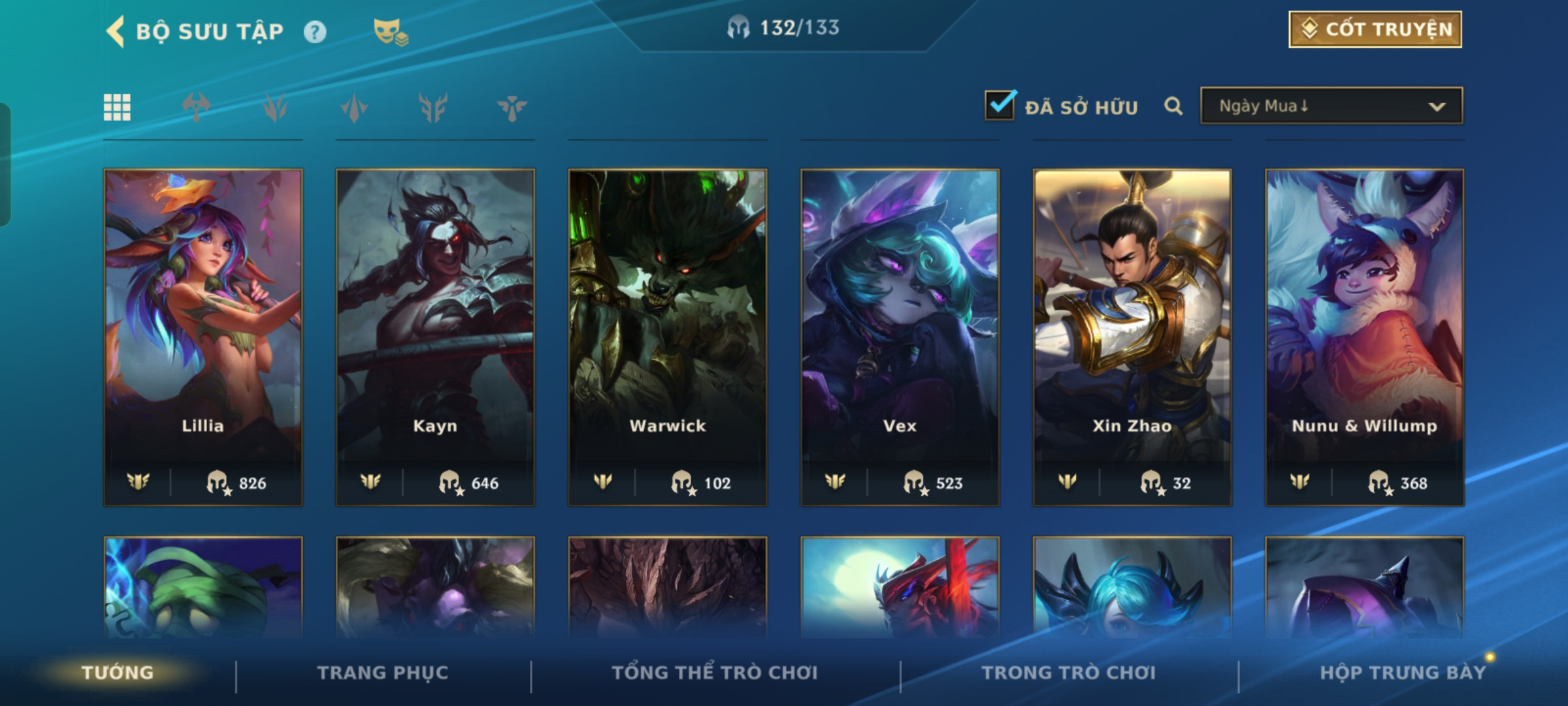
Task: Click the mask and coins icon
Action: click(x=390, y=31)
